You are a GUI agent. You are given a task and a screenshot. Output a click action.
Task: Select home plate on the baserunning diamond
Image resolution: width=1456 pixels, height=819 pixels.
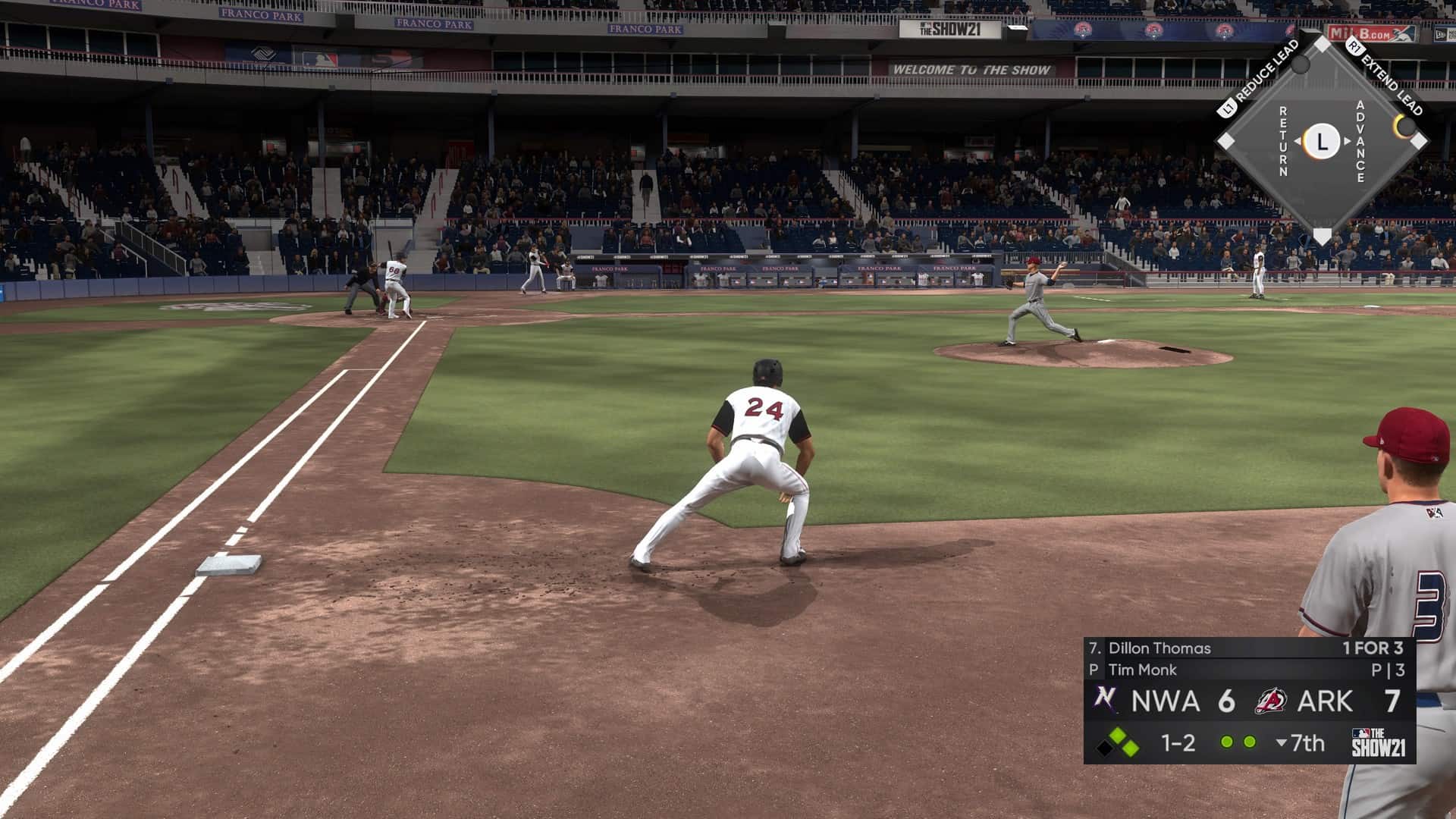tap(1322, 236)
